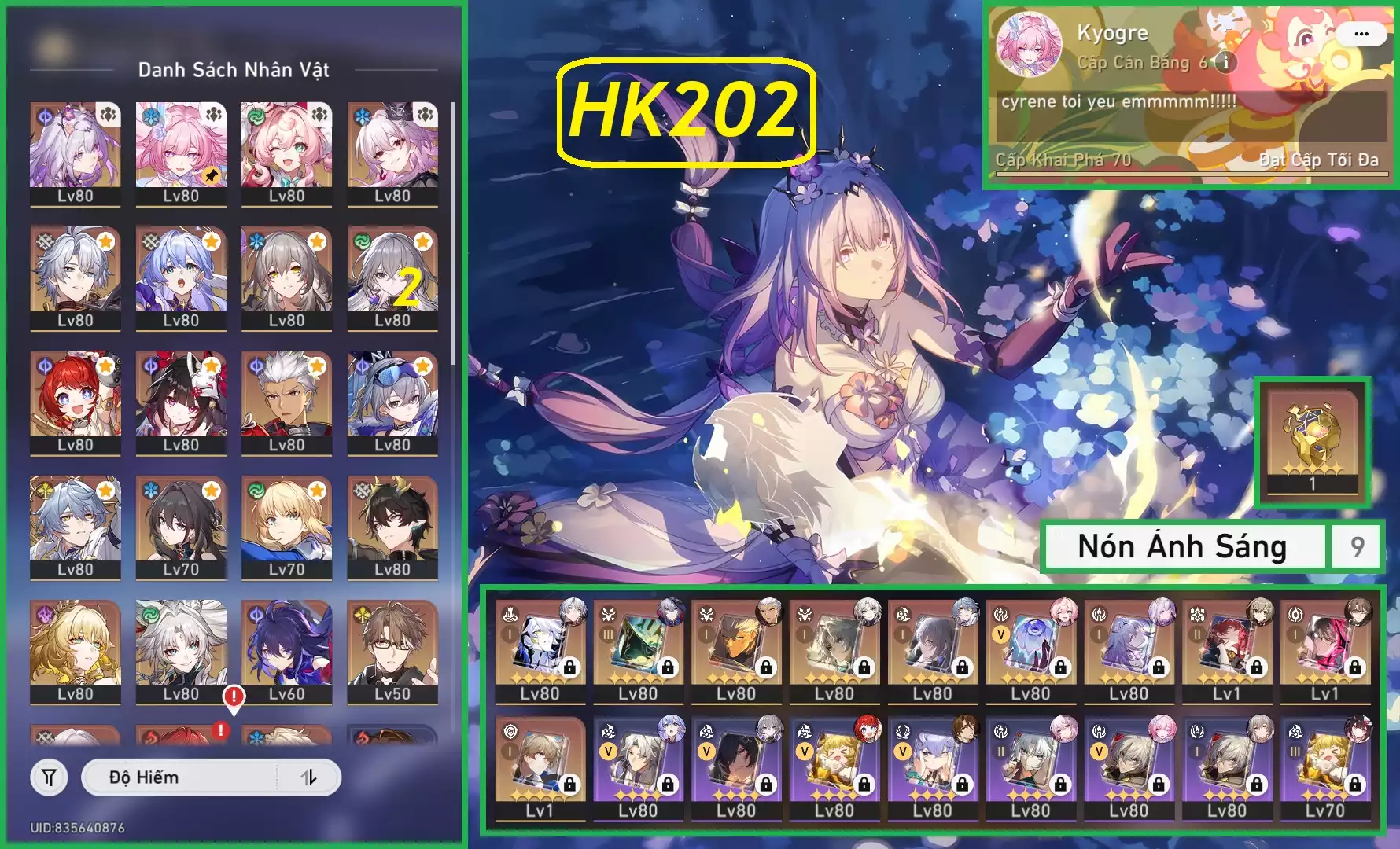This screenshot has height=849, width=1400.
Task: Open the Lv70 light cone card
Action: (1325, 768)
